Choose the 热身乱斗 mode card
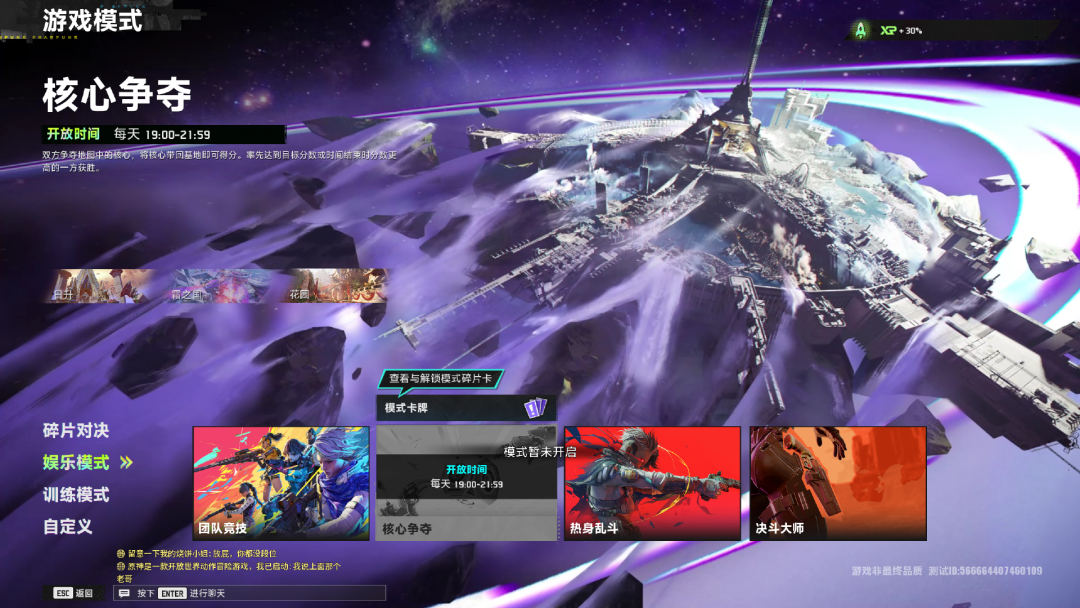 [x=652, y=483]
